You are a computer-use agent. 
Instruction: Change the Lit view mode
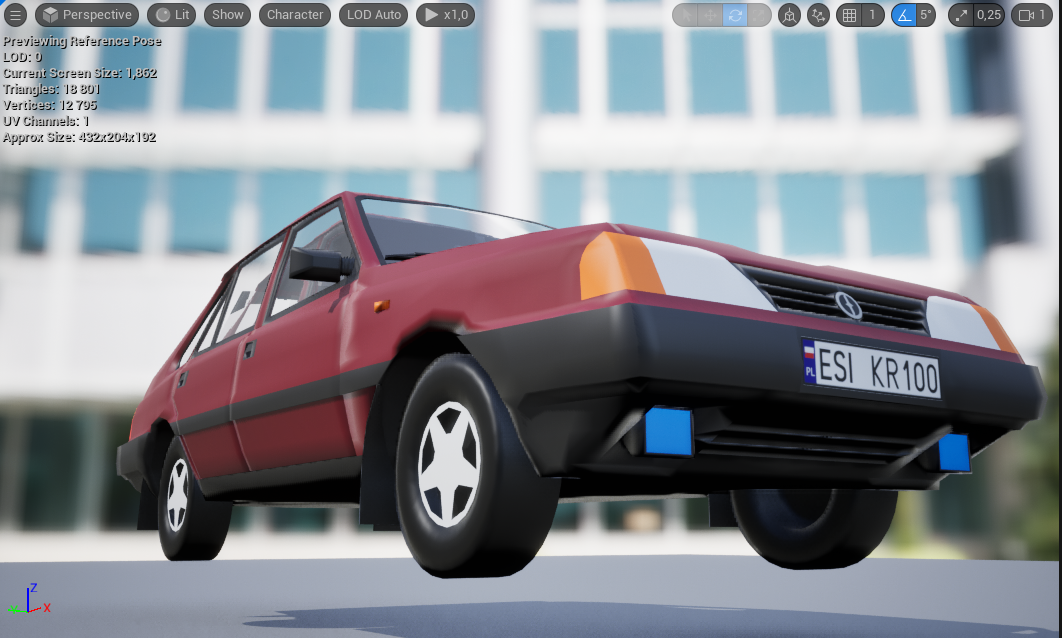(x=172, y=15)
